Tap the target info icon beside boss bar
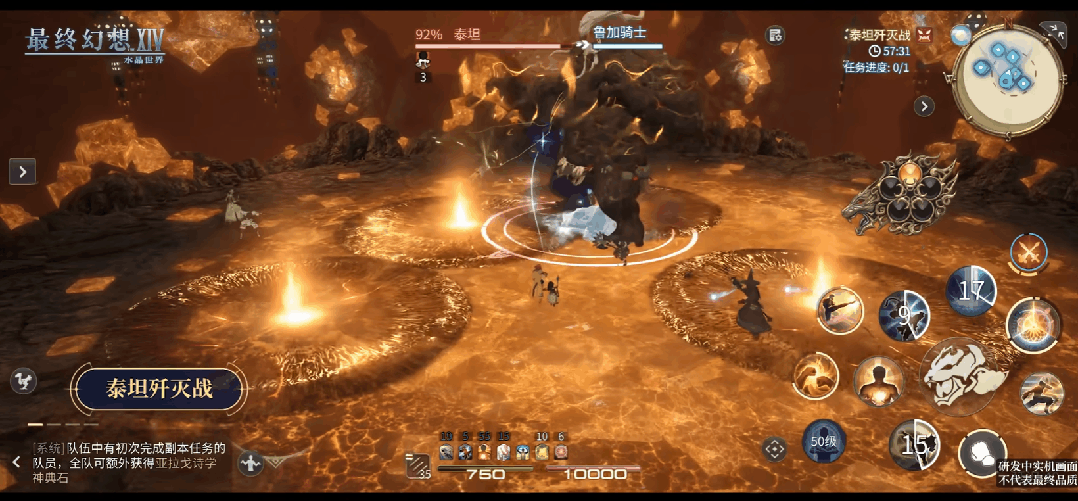 [775, 35]
